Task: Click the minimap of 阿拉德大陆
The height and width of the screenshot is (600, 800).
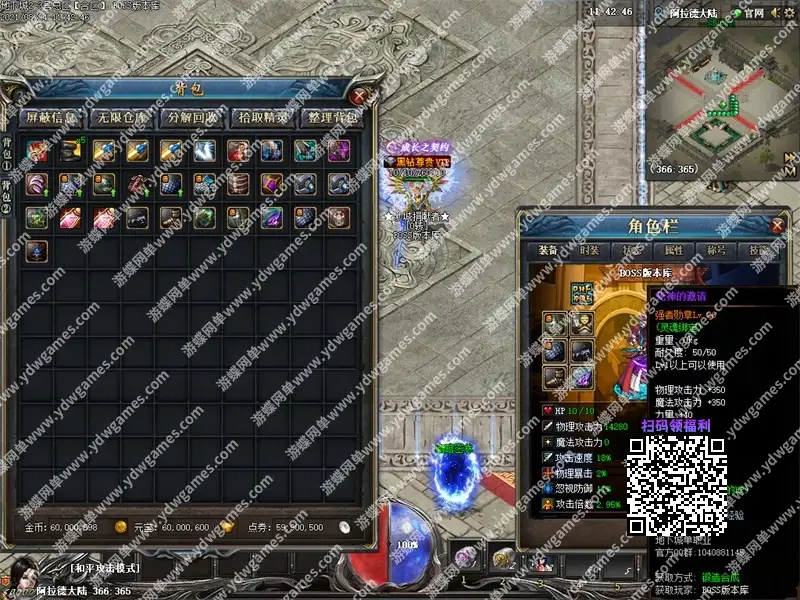Action: click(720, 100)
